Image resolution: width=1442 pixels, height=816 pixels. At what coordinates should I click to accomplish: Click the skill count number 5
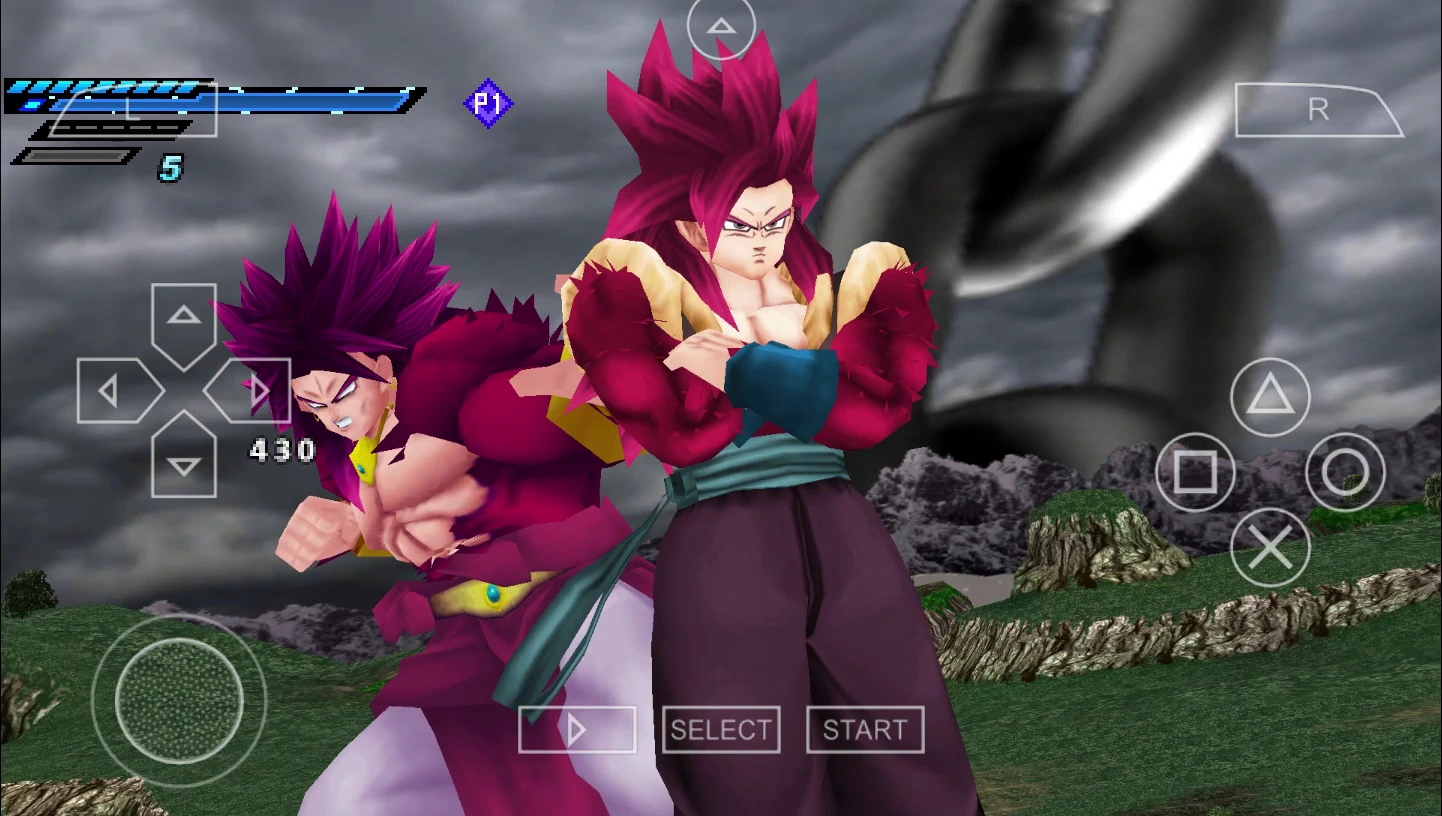point(168,166)
